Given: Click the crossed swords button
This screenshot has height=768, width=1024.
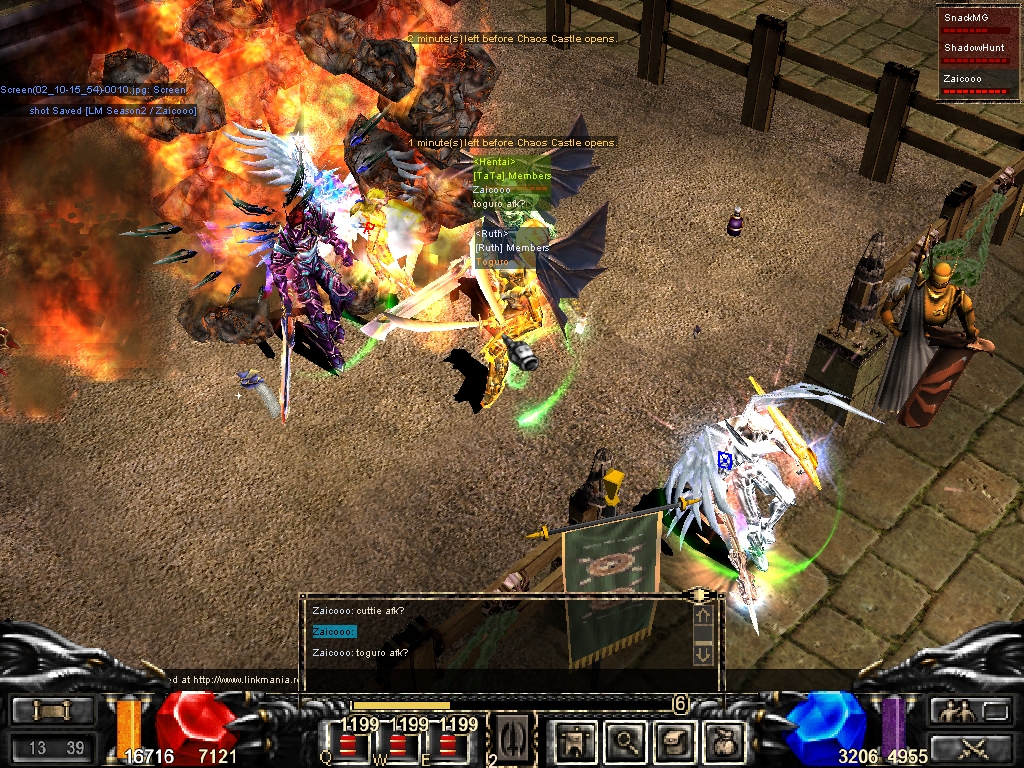Looking at the screenshot, I should coord(972,746).
